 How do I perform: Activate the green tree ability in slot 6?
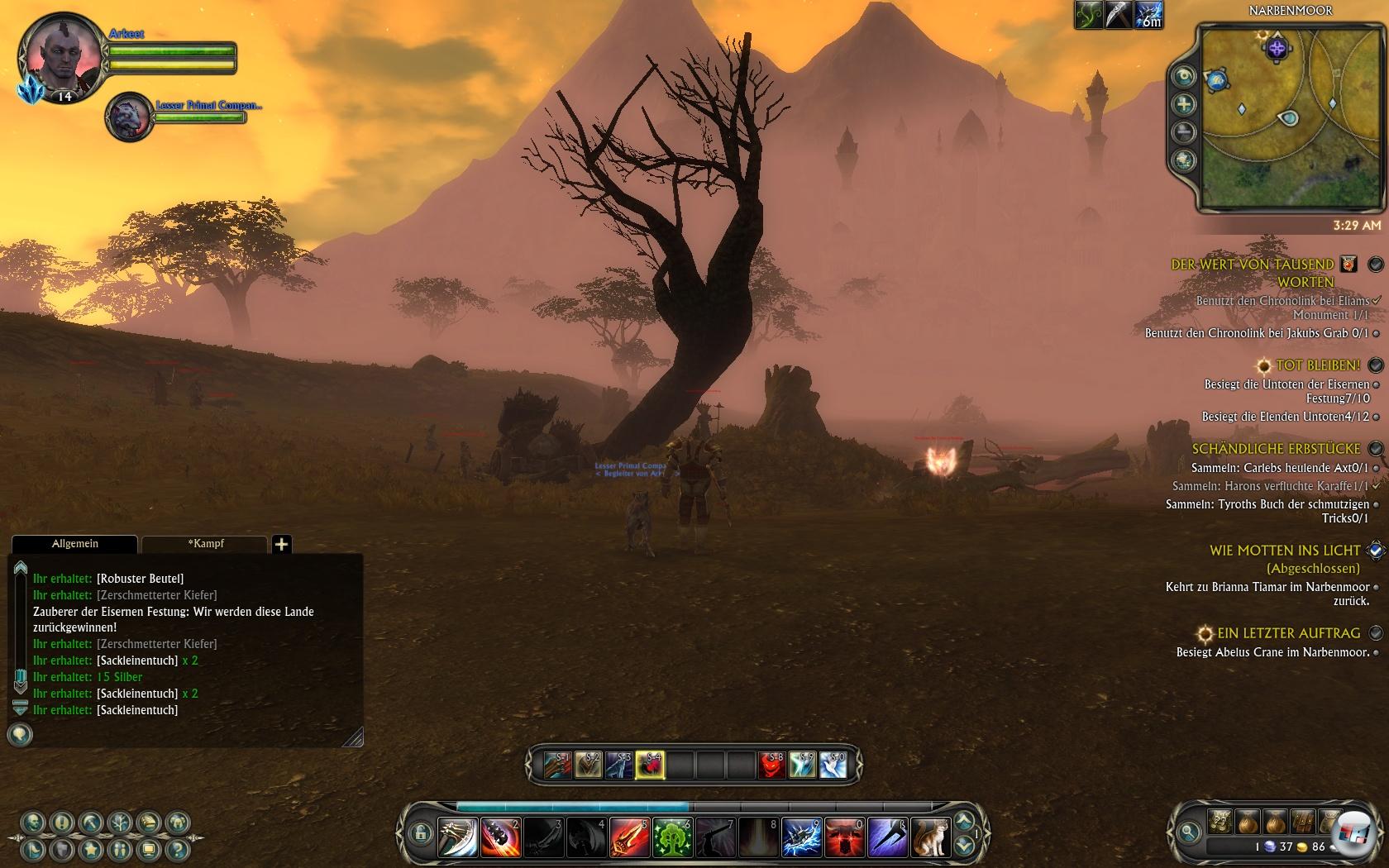(672, 837)
